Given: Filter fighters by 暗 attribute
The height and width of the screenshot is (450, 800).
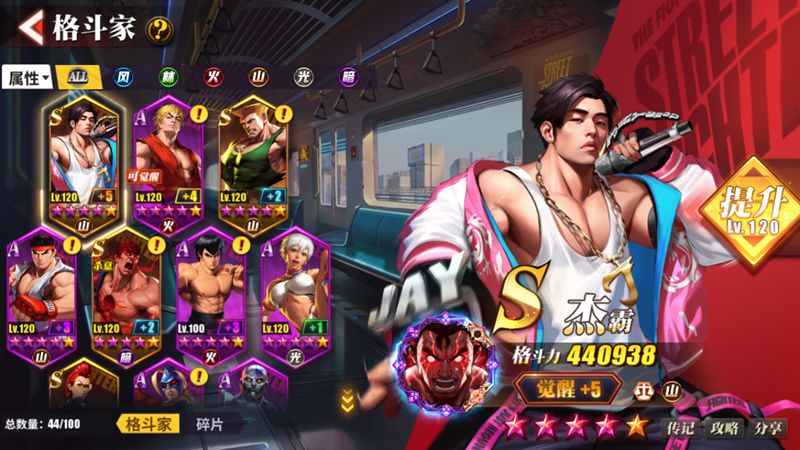Looking at the screenshot, I should (345, 77).
